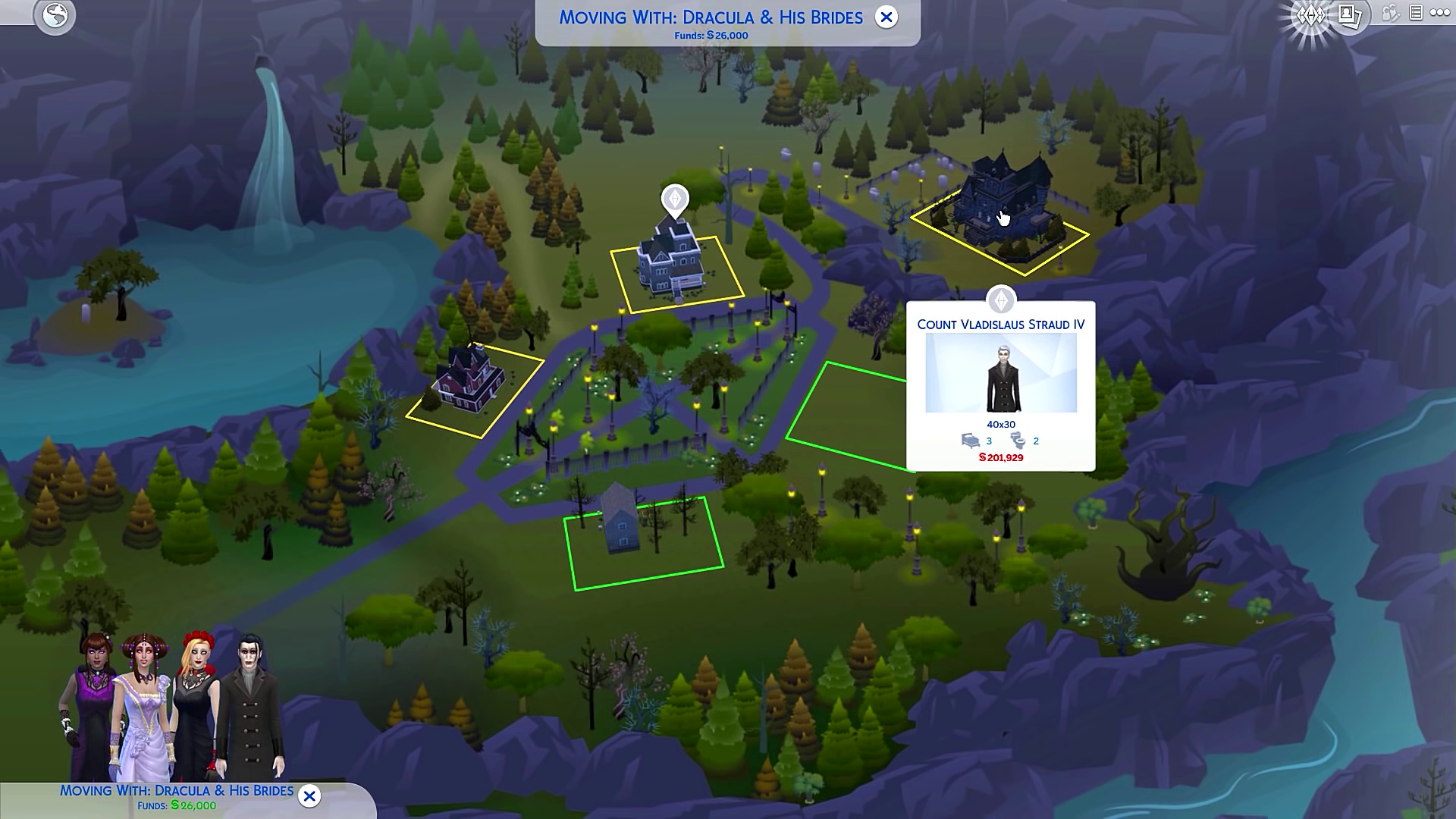Open the list notebook icon
Viewport: 1456px width, 819px height.
(x=1415, y=13)
